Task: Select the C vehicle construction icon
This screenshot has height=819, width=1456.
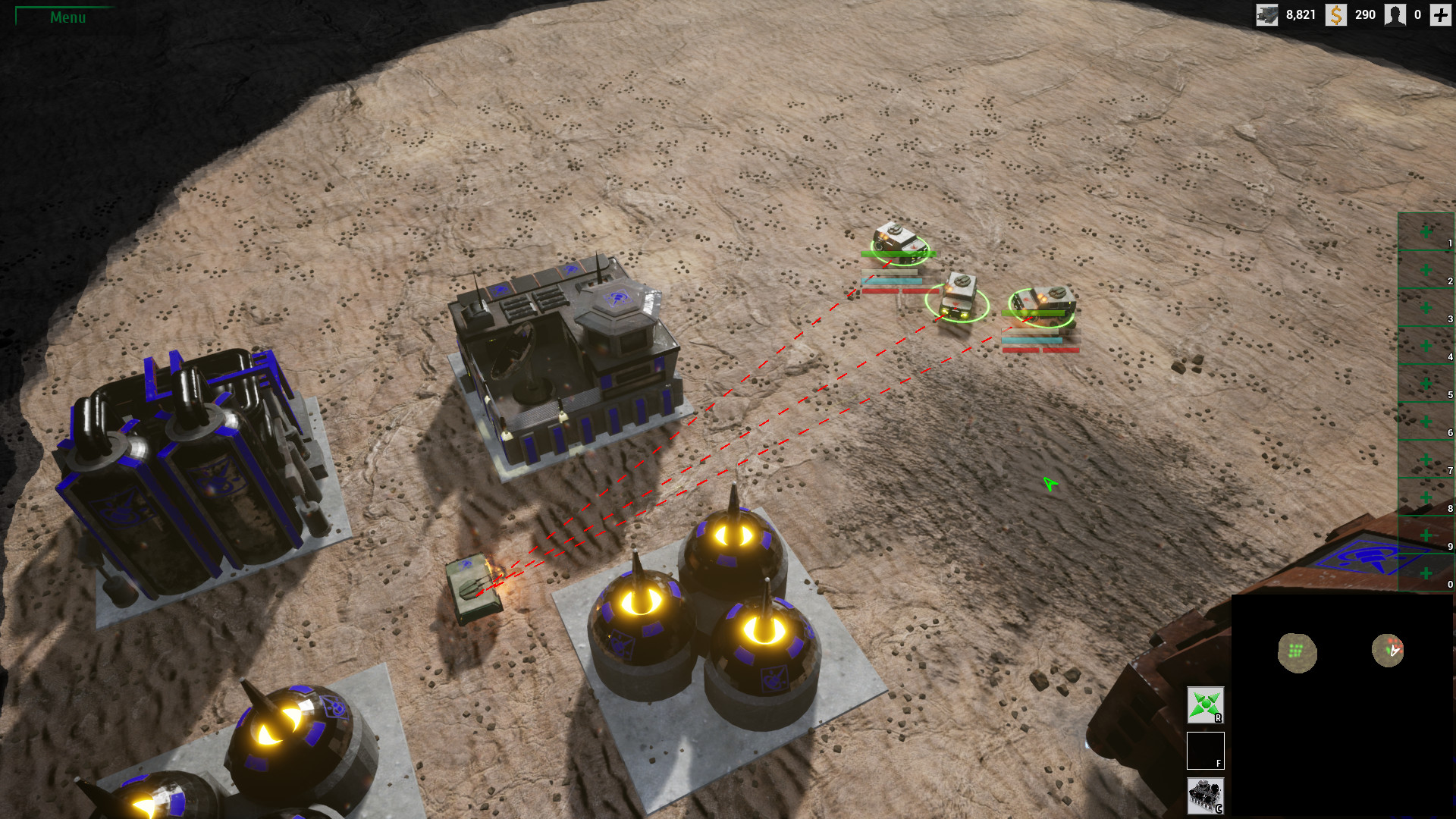Action: coord(1205,793)
